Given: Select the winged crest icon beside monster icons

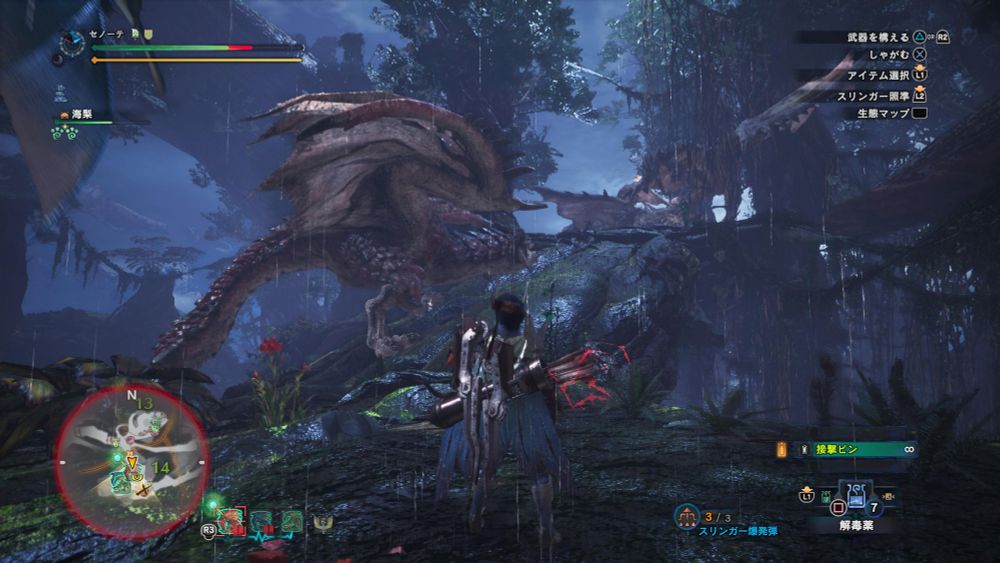Looking at the screenshot, I should 323,522.
